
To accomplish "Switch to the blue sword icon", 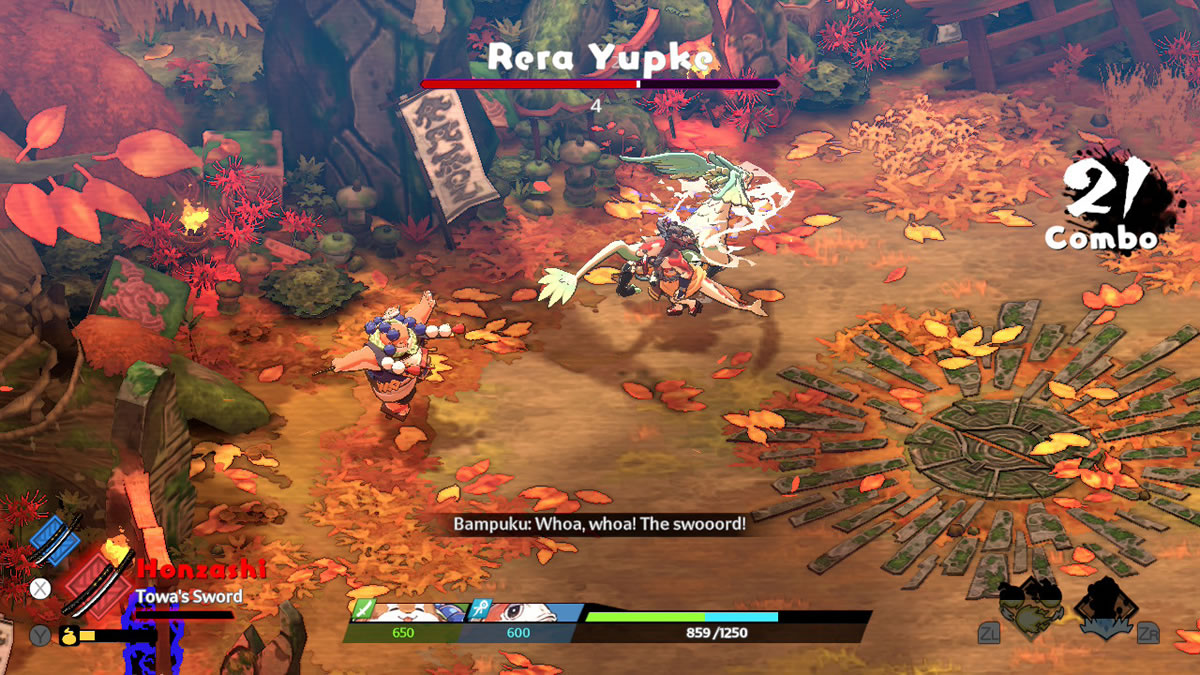I will click(54, 541).
